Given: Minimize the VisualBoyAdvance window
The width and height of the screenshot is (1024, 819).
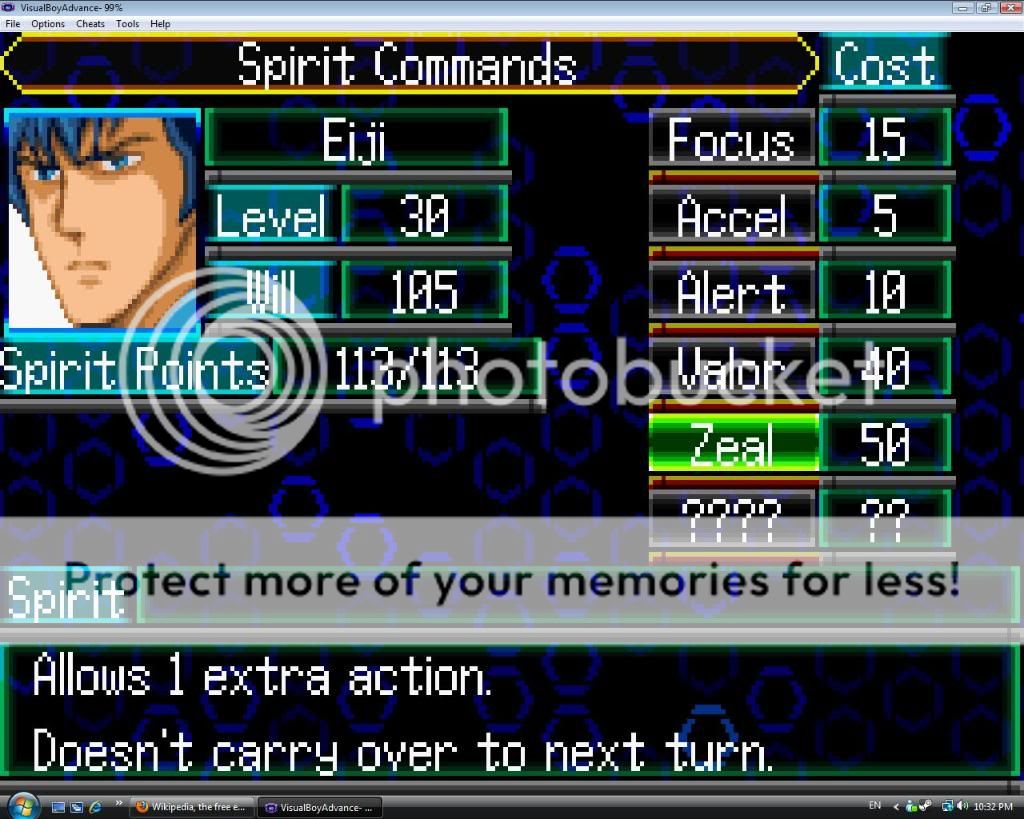Looking at the screenshot, I should tap(964, 7).
